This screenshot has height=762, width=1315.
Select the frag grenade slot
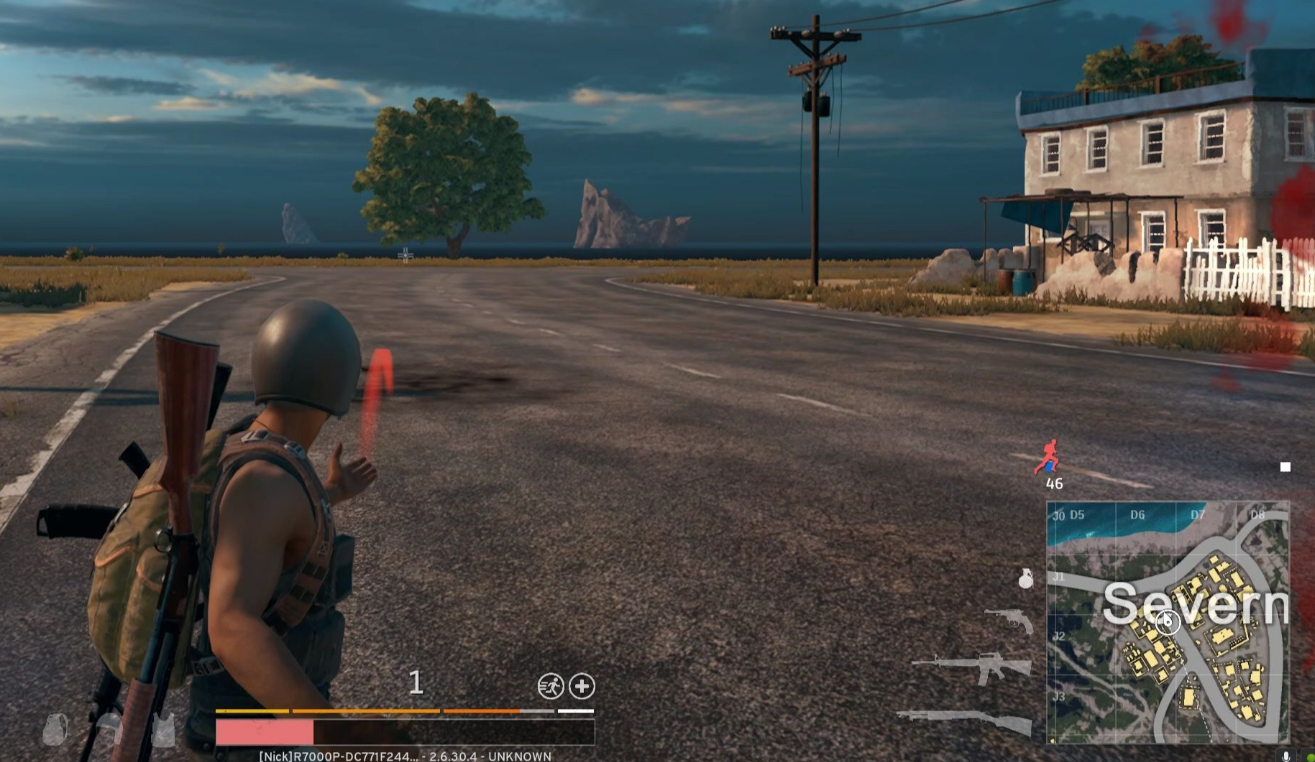(1025, 578)
